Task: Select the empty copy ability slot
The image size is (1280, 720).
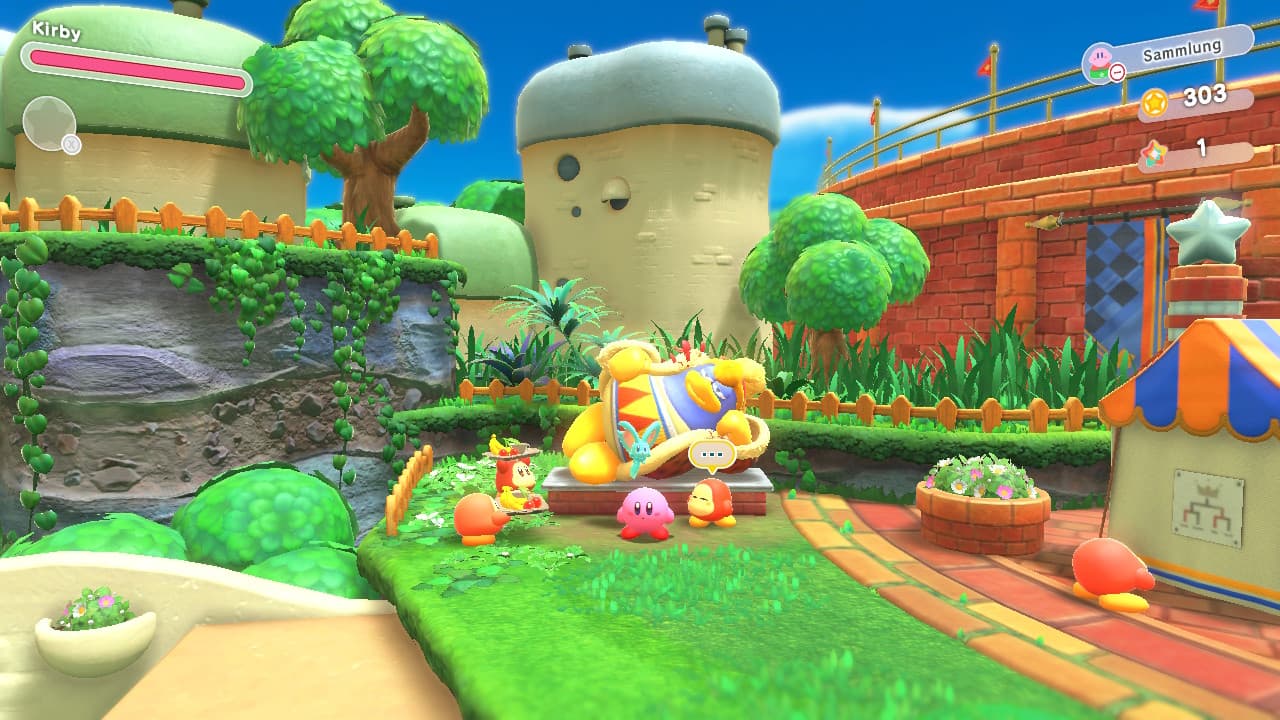Action: pos(50,120)
